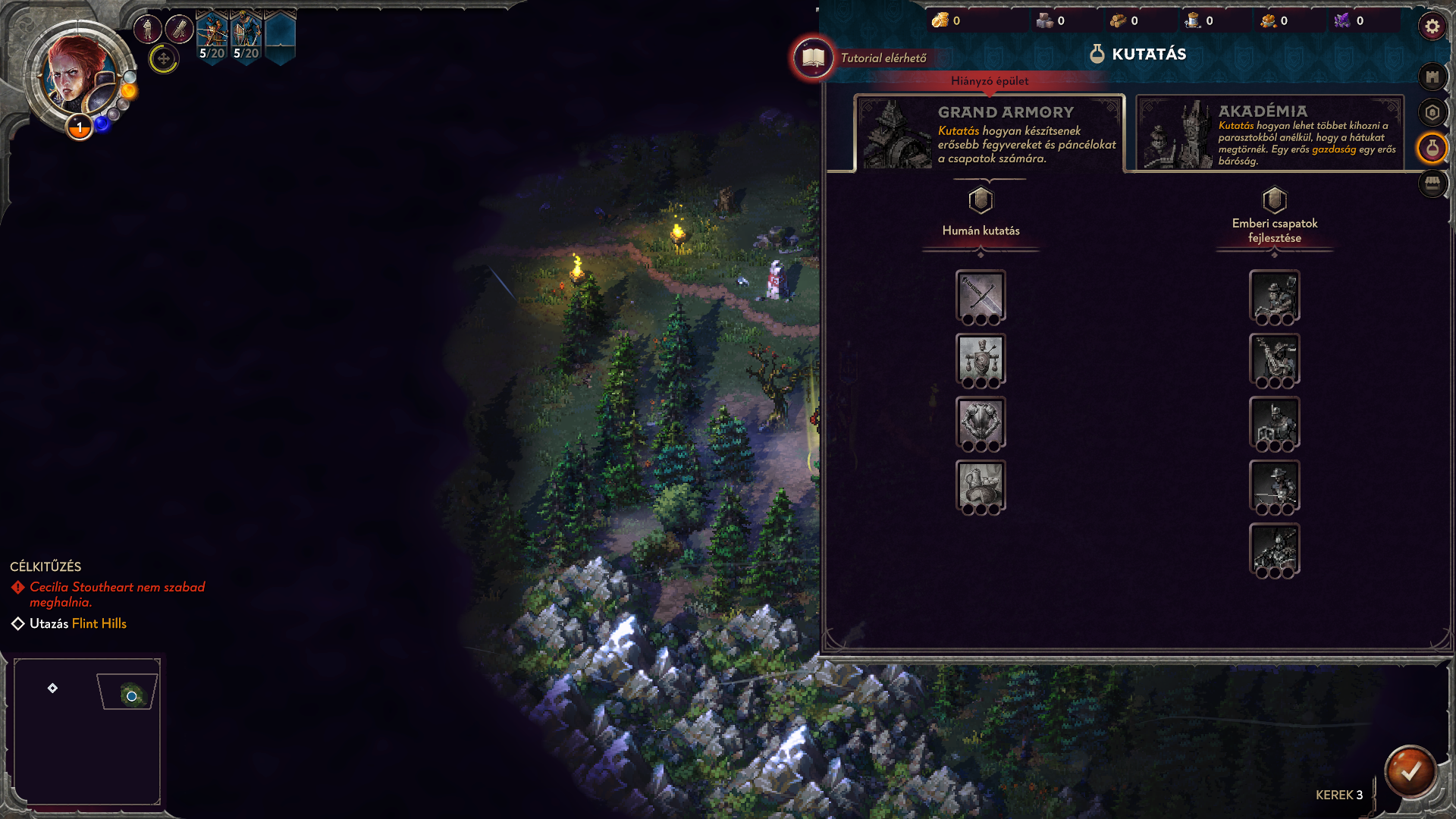
Task: Click the Utazás Flint Hills objective
Action: 77,623
